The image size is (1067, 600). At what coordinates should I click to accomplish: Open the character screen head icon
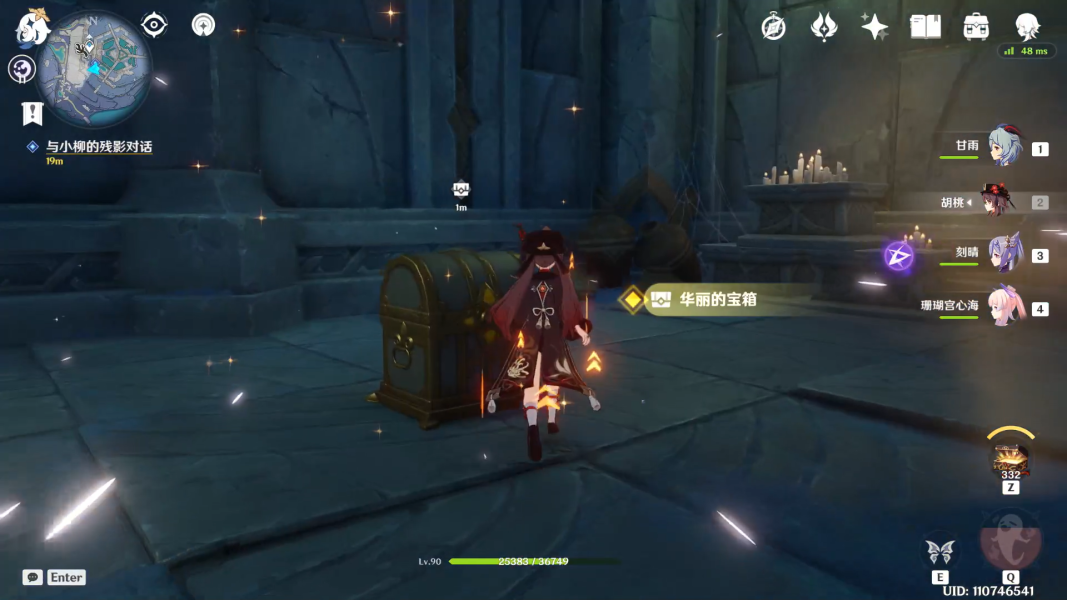click(1027, 27)
